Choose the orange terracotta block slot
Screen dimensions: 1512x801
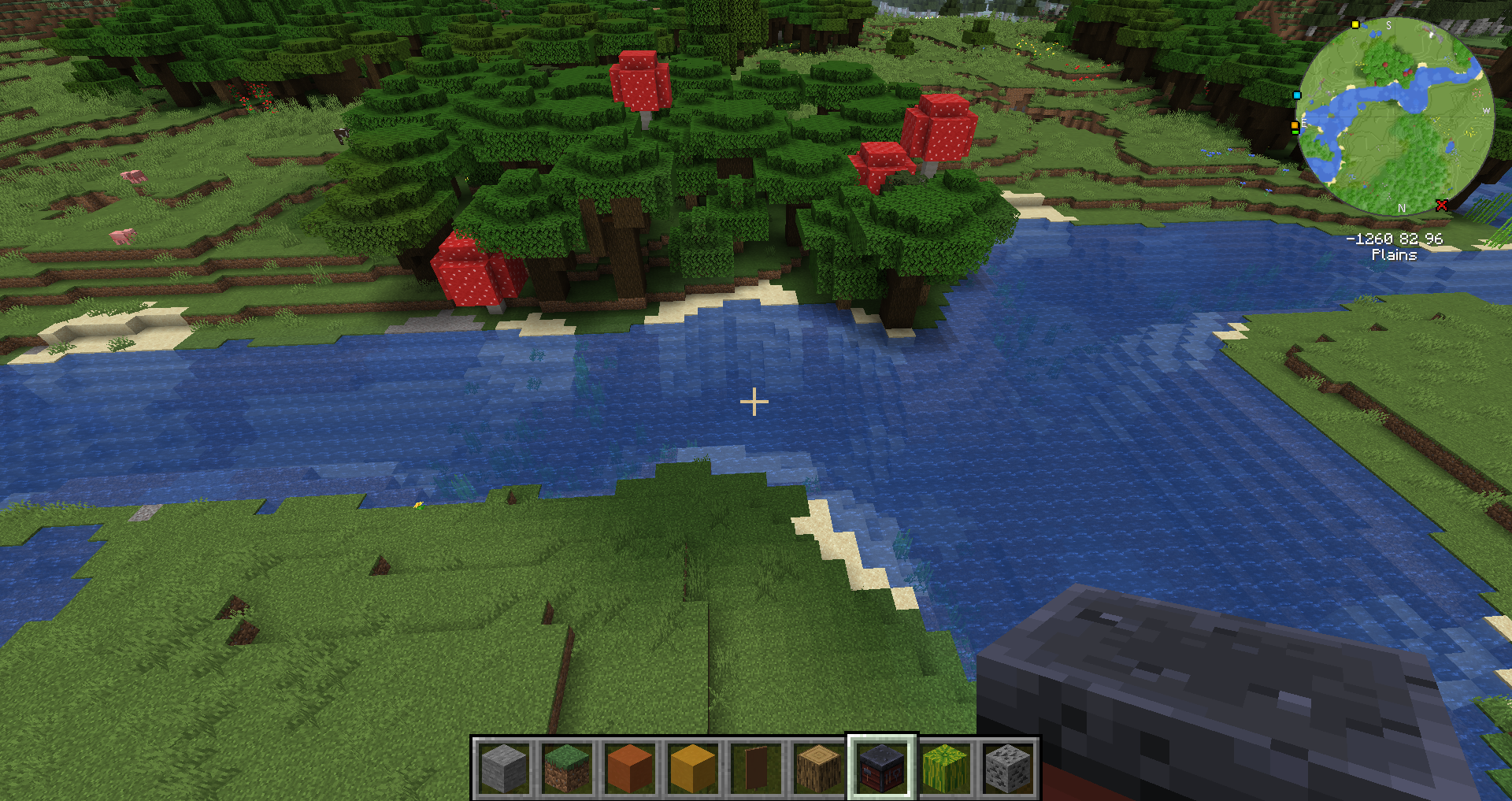pyautogui.click(x=630, y=768)
